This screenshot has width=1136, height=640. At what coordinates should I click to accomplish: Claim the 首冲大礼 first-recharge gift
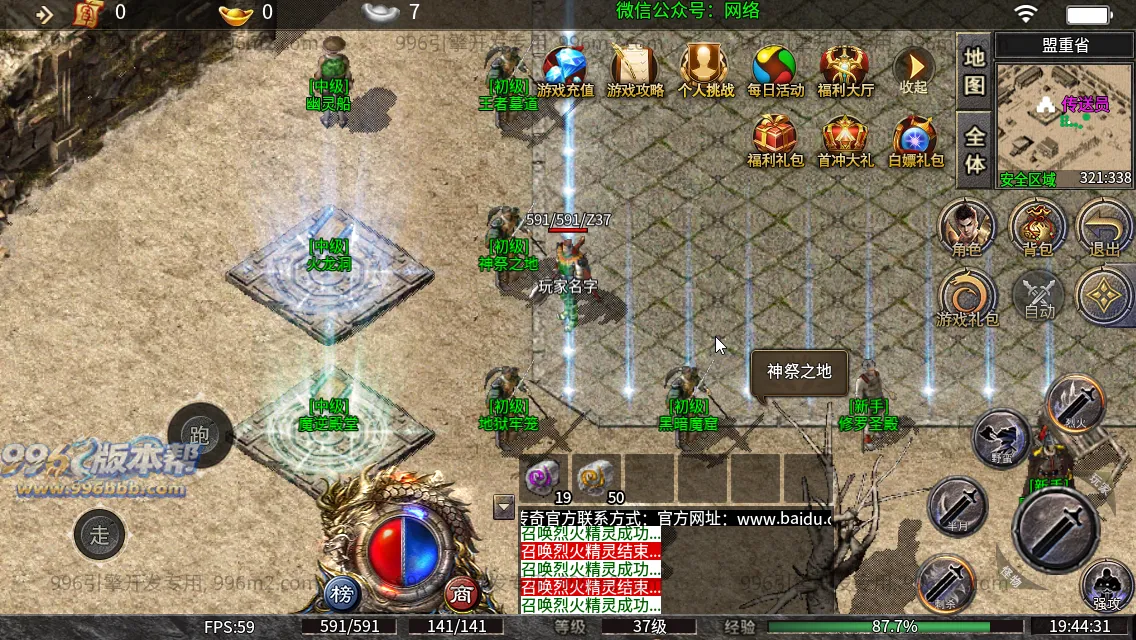click(845, 139)
